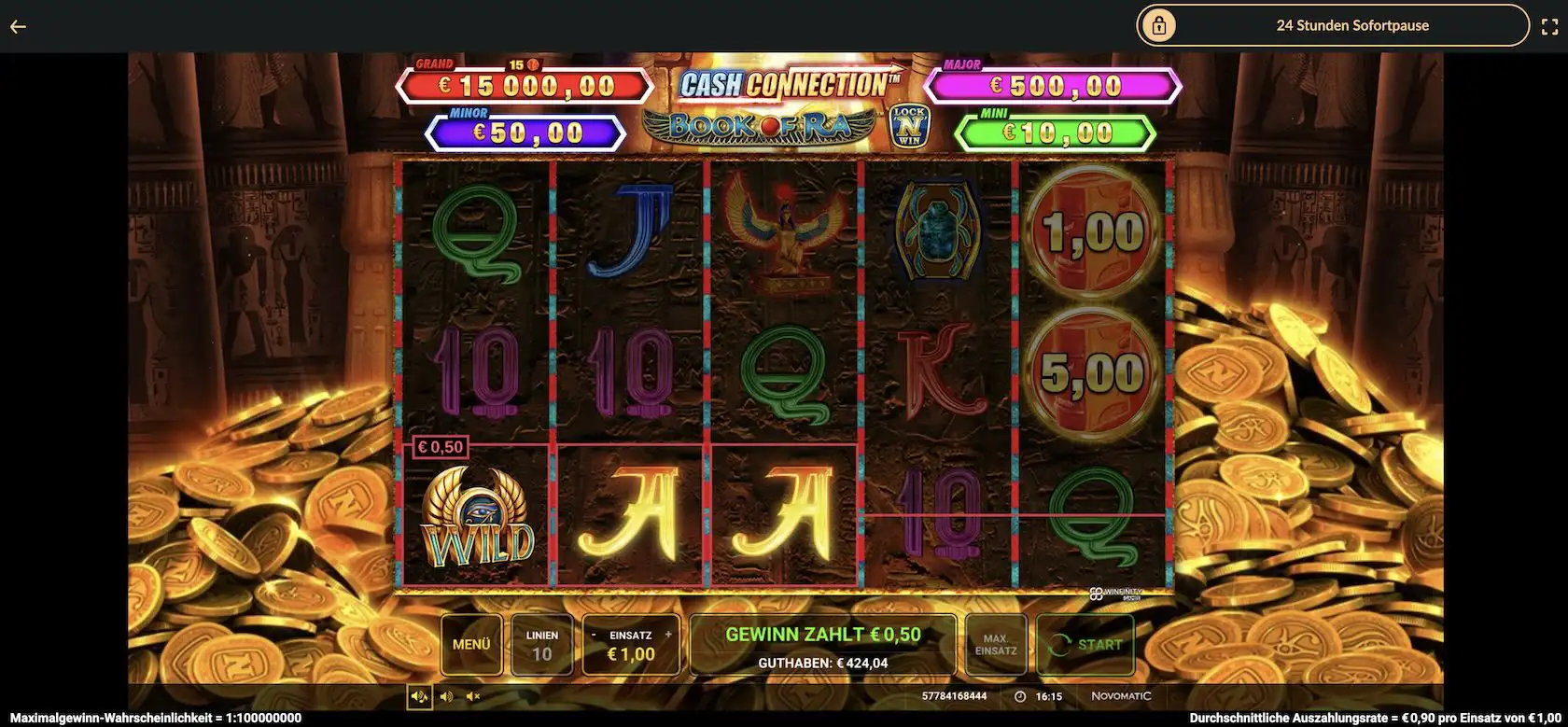Click the GRAND jackpot counter showing €15000,00

[x=525, y=85]
